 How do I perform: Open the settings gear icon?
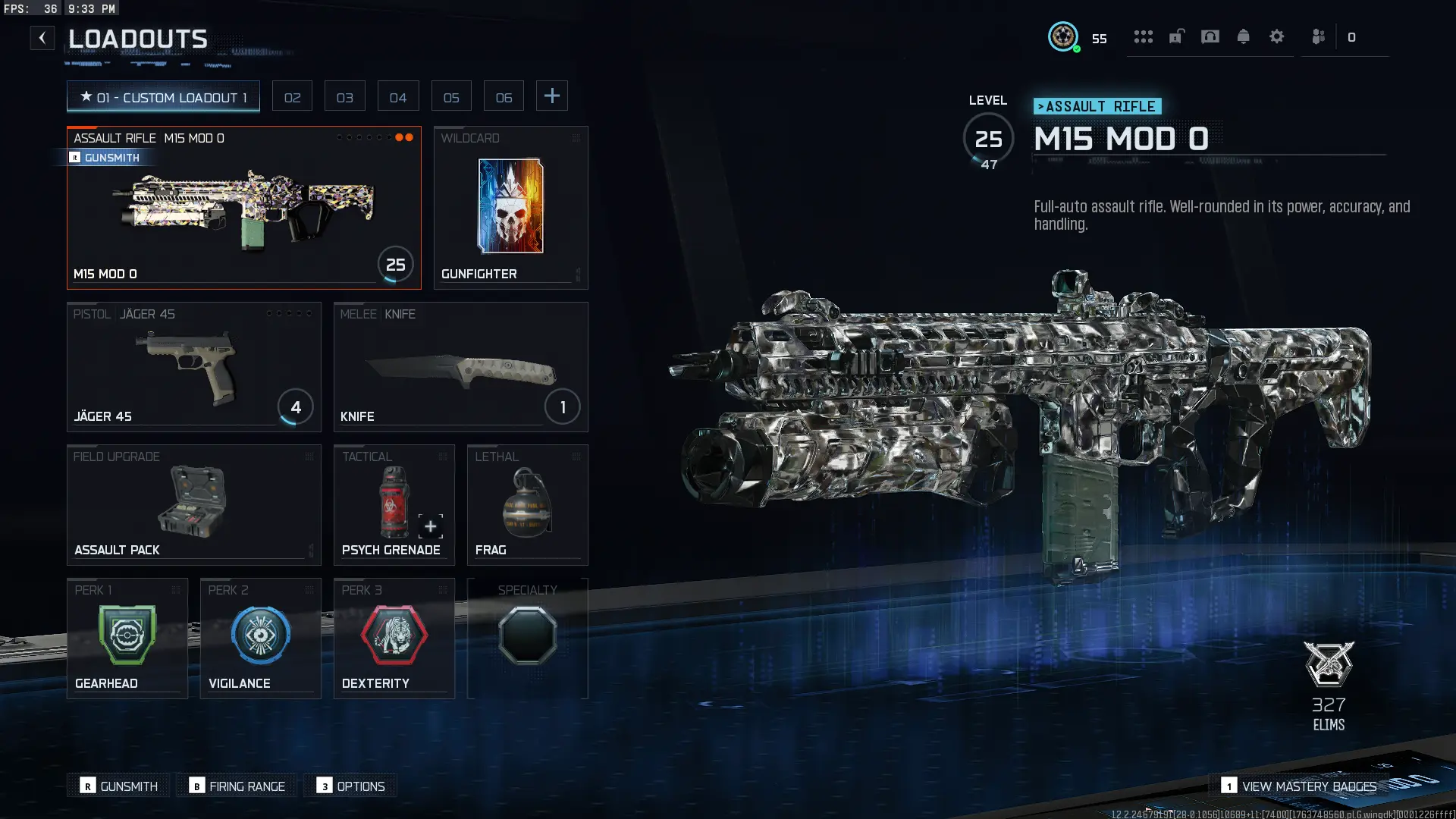1277,36
